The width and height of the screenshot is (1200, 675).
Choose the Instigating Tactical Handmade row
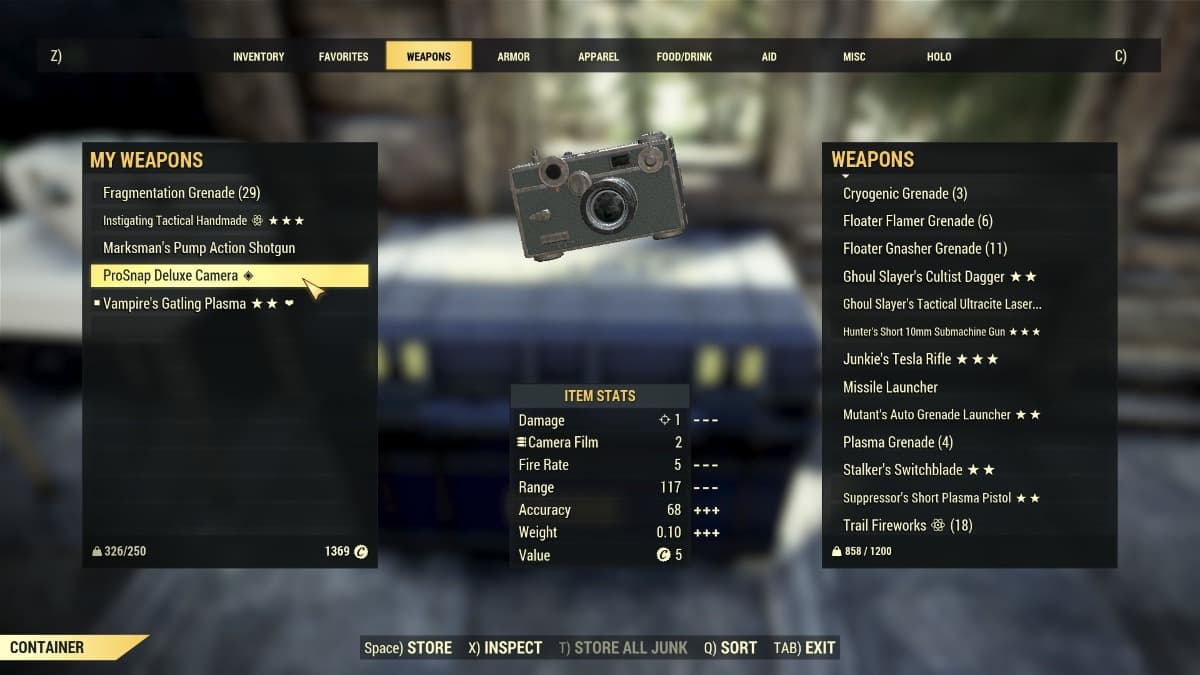pyautogui.click(x=203, y=221)
